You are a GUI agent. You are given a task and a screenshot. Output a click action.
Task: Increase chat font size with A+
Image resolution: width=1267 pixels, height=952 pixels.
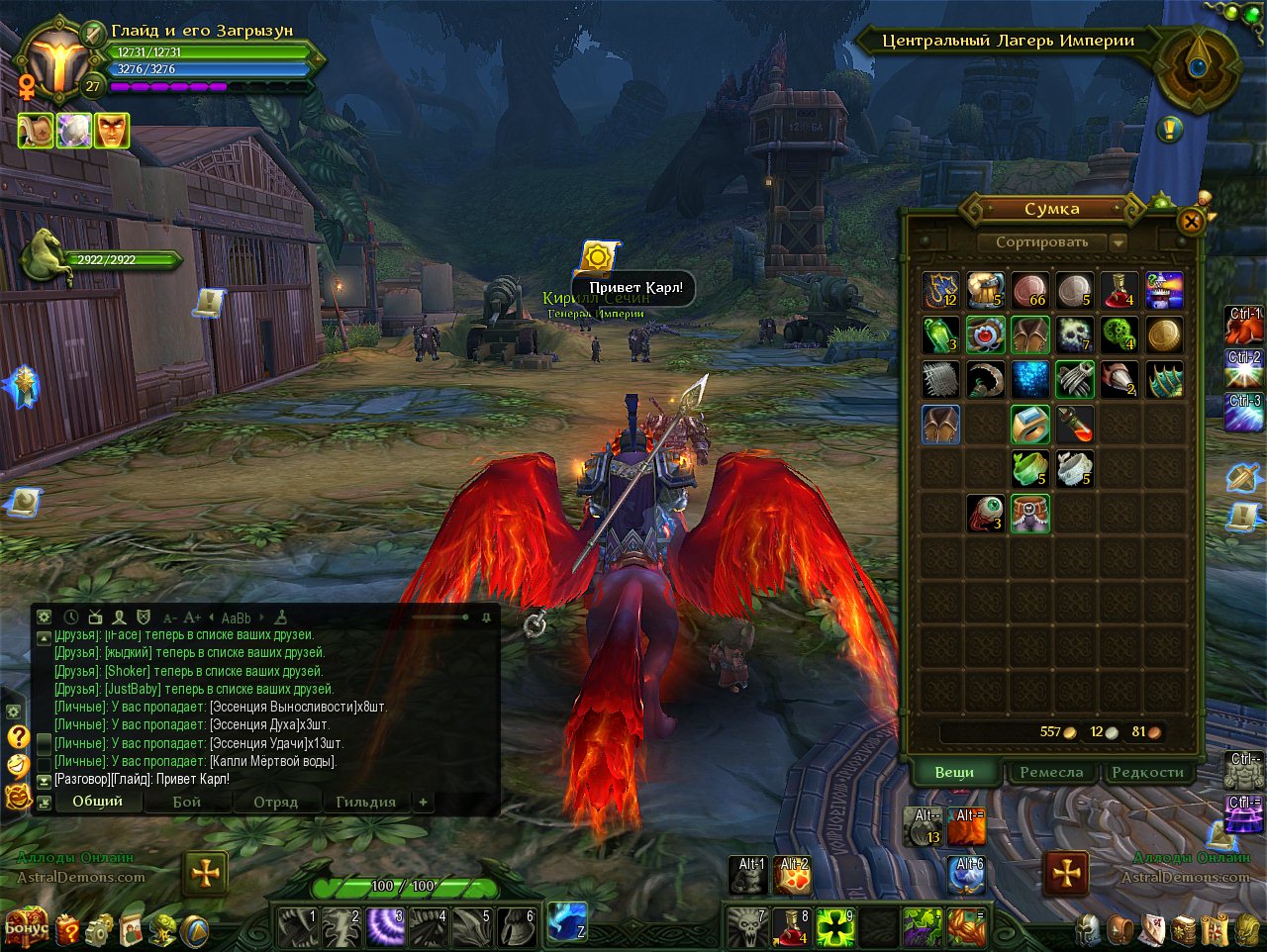[x=192, y=618]
